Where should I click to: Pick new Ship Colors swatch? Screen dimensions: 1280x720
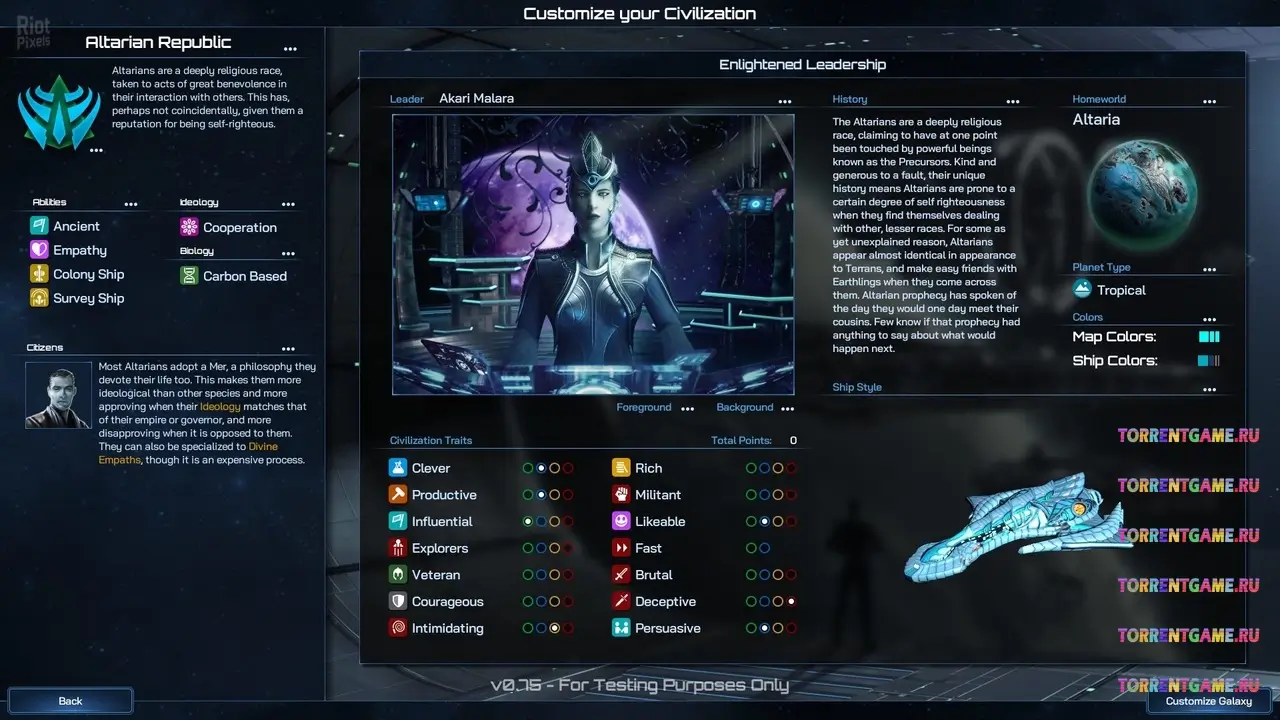click(1209, 361)
